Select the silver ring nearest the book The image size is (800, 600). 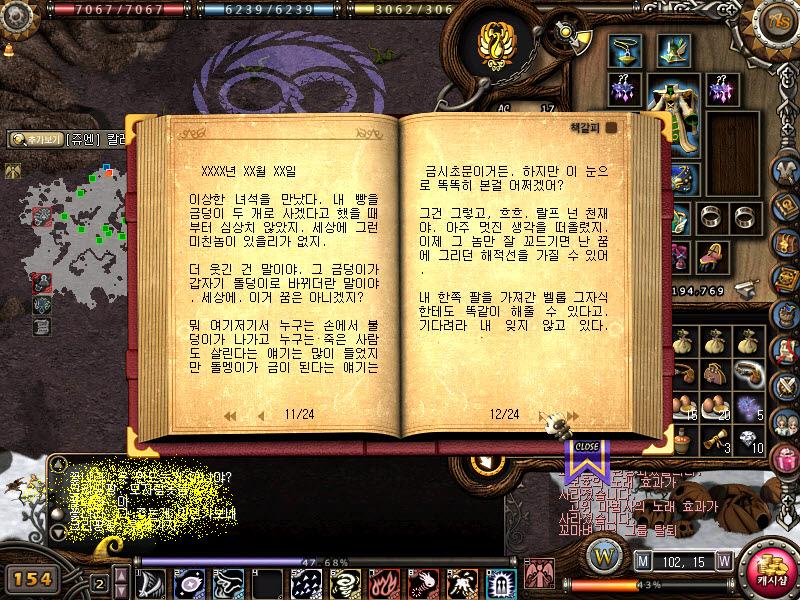click(x=712, y=217)
